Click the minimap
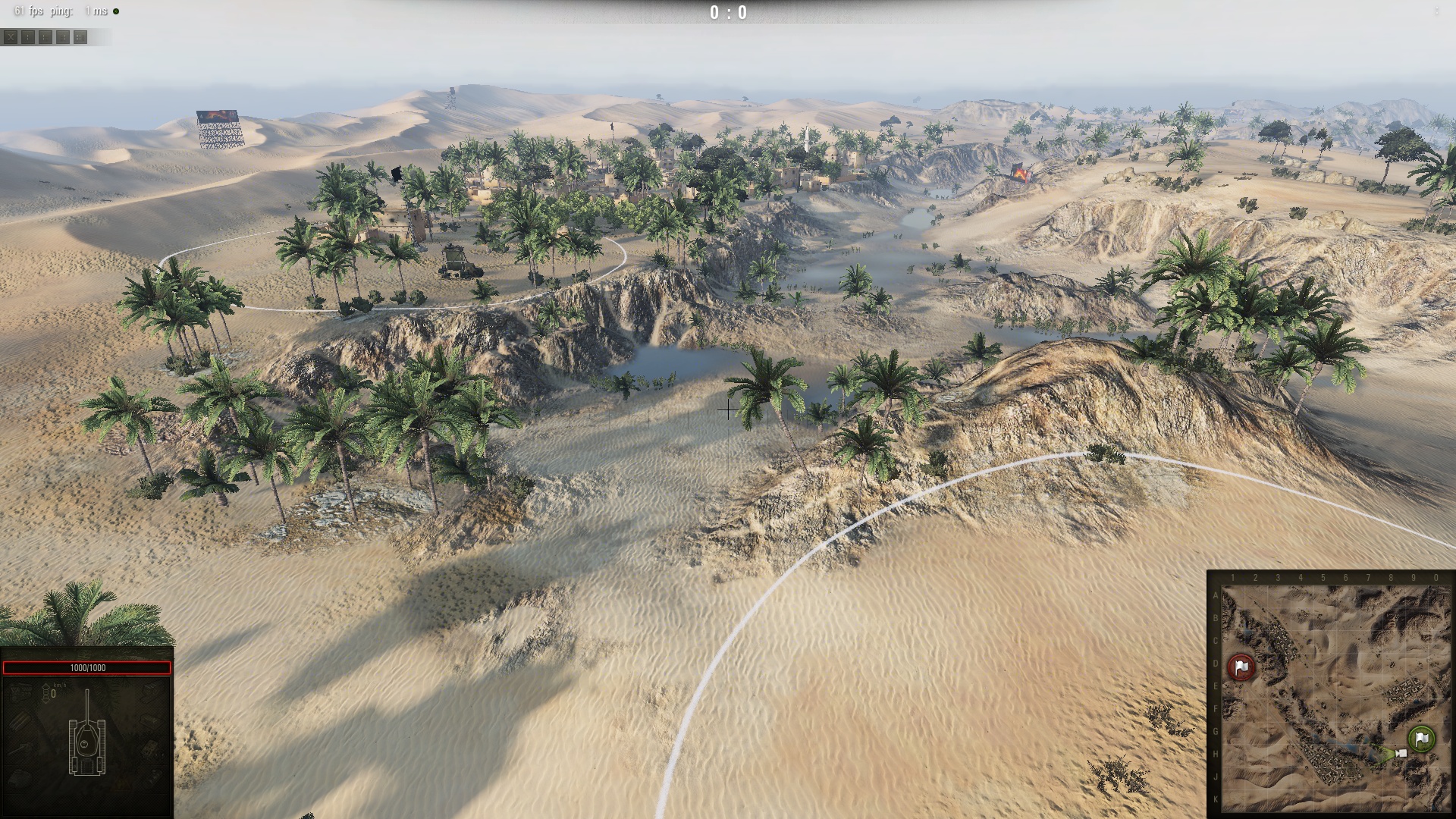This screenshot has width=1456, height=819. pos(1332,698)
